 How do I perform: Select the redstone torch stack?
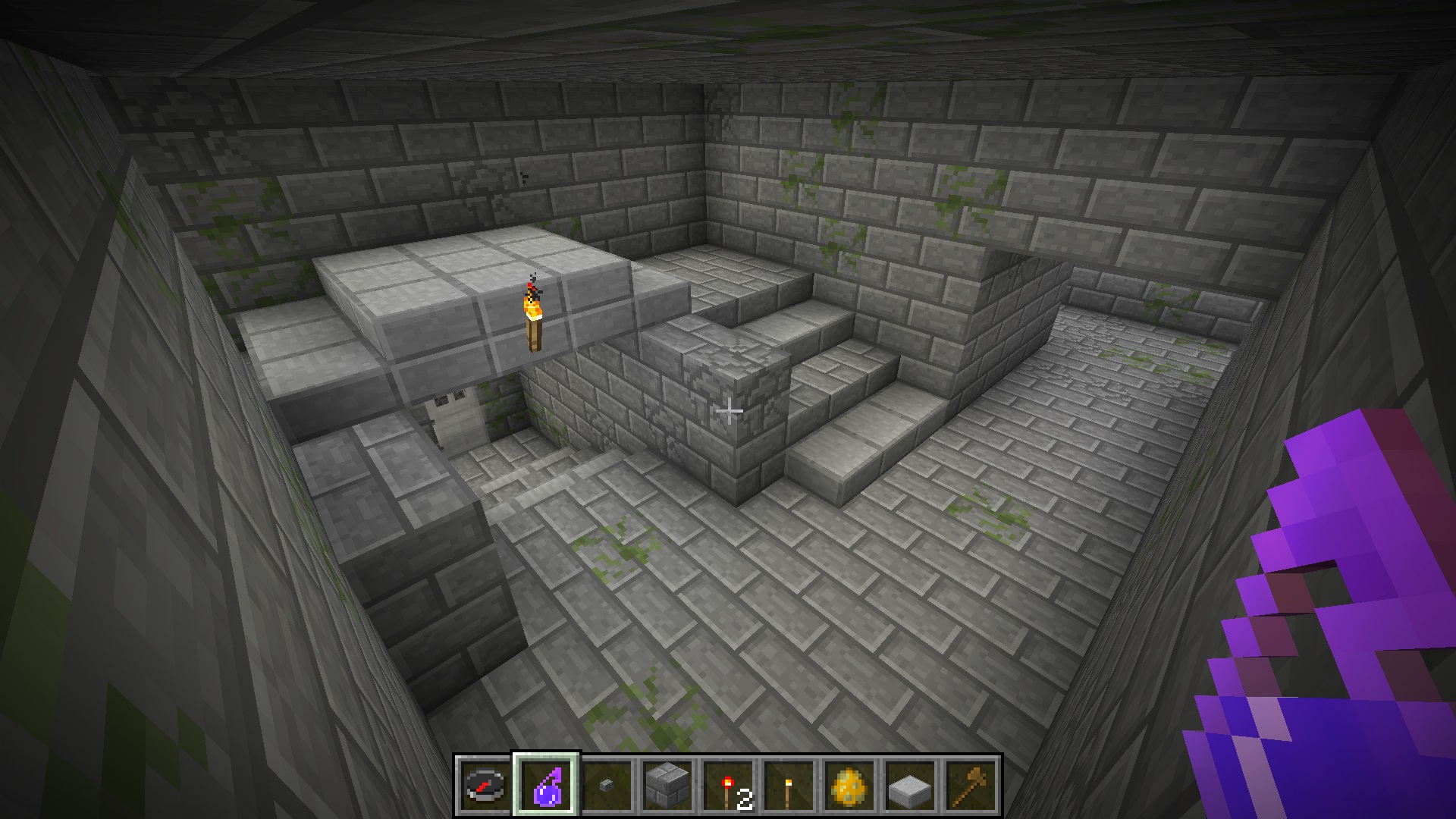pos(728,786)
